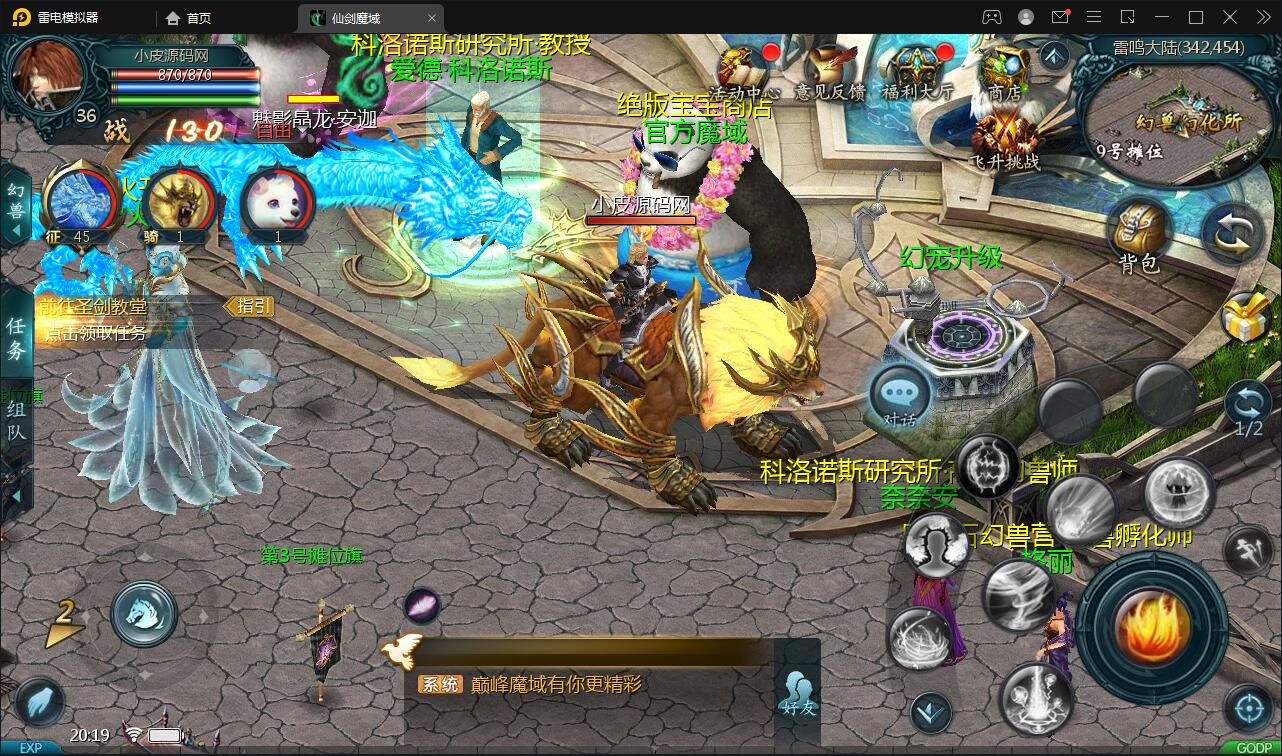Open the 福利大厅 welfare hall
Screen dimensions: 1282x756
917,68
